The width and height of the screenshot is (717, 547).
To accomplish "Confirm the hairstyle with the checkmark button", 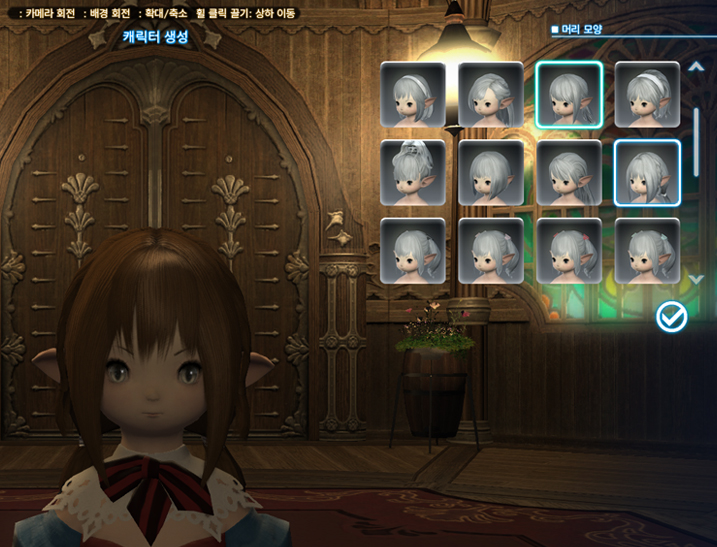I will (x=672, y=317).
